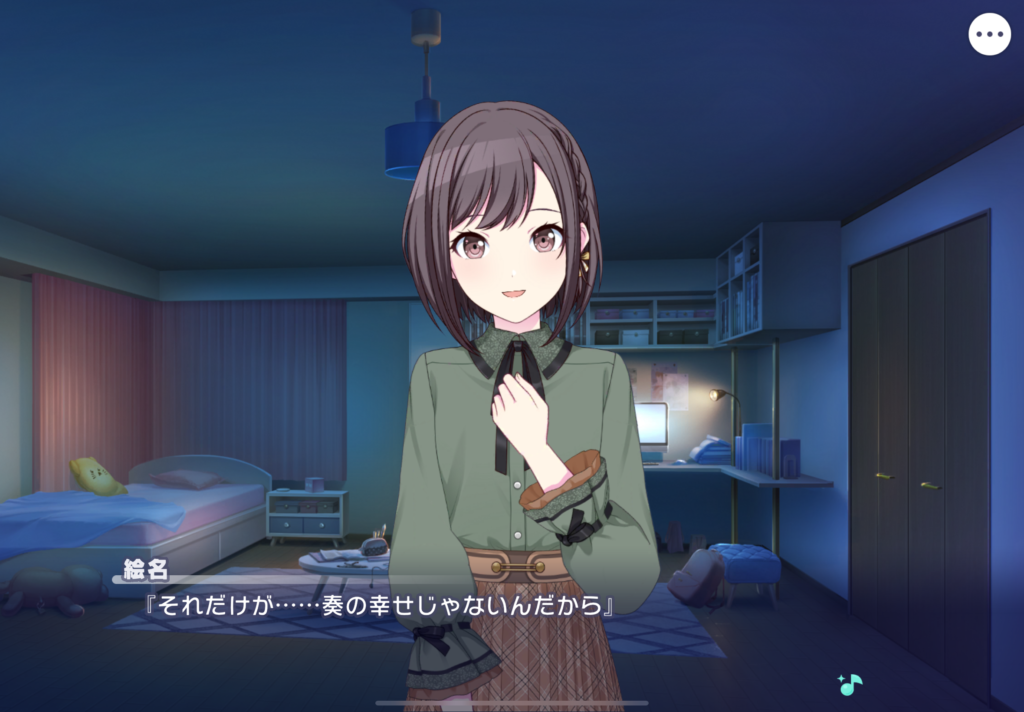Tap the music note advance indicator
This screenshot has height=712, width=1024.
(850, 685)
